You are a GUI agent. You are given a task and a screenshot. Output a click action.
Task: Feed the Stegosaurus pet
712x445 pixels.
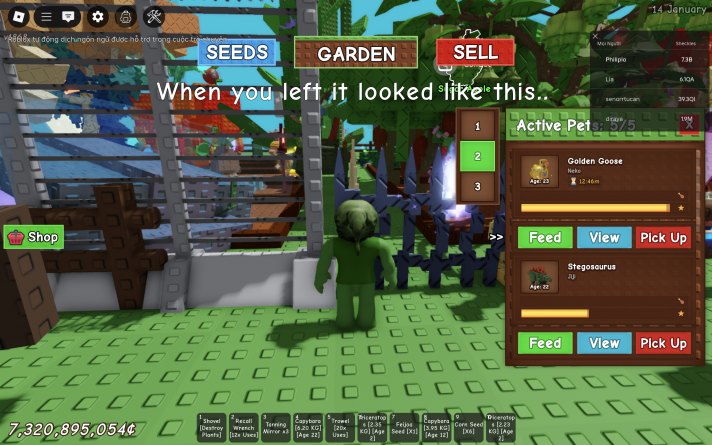click(x=545, y=343)
